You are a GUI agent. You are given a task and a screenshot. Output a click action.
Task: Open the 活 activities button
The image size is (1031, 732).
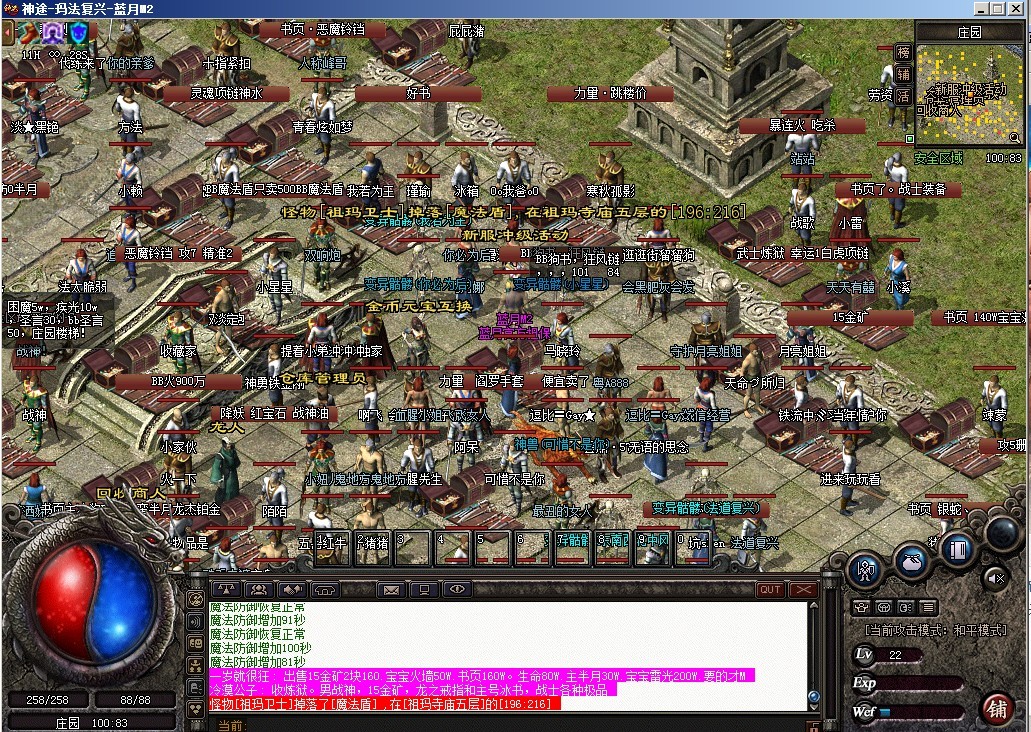click(x=903, y=97)
